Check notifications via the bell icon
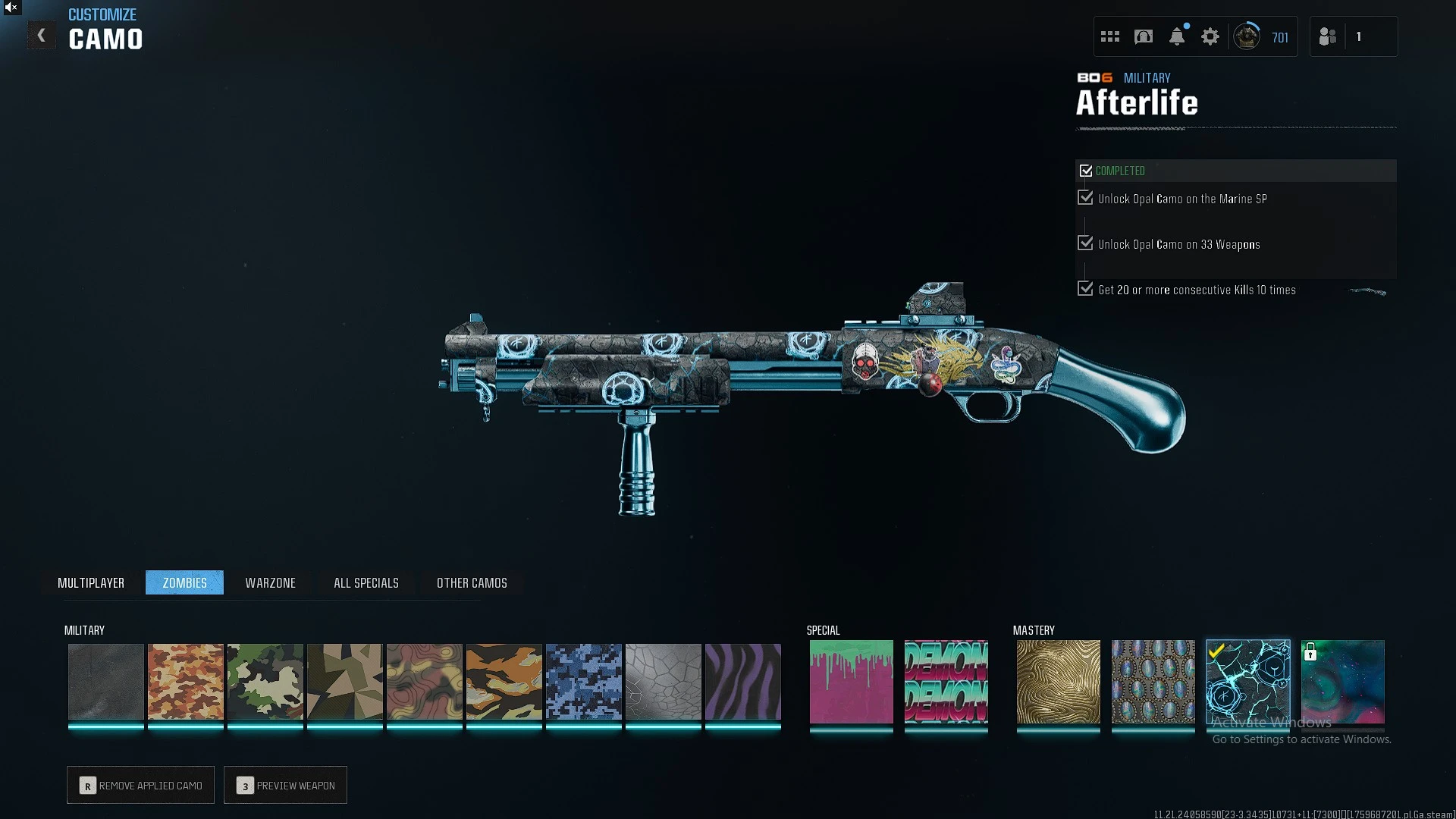1456x819 pixels. click(1177, 36)
